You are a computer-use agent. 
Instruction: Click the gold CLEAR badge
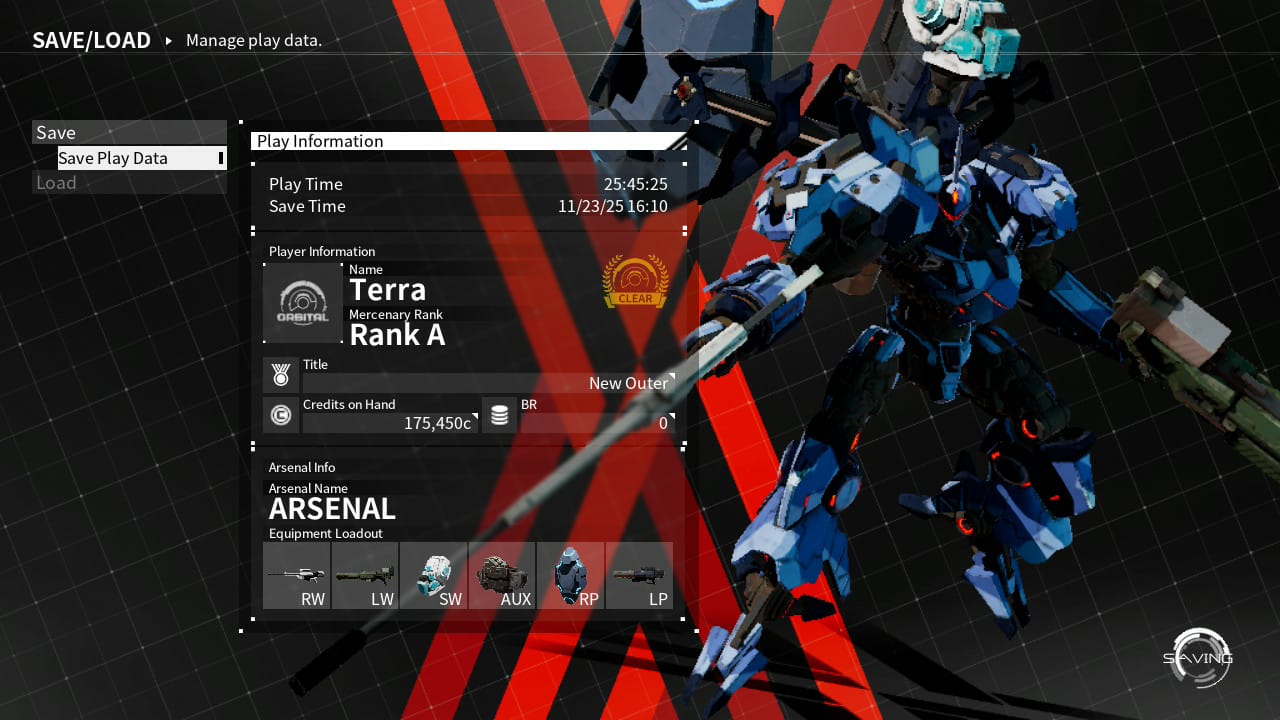(x=635, y=282)
